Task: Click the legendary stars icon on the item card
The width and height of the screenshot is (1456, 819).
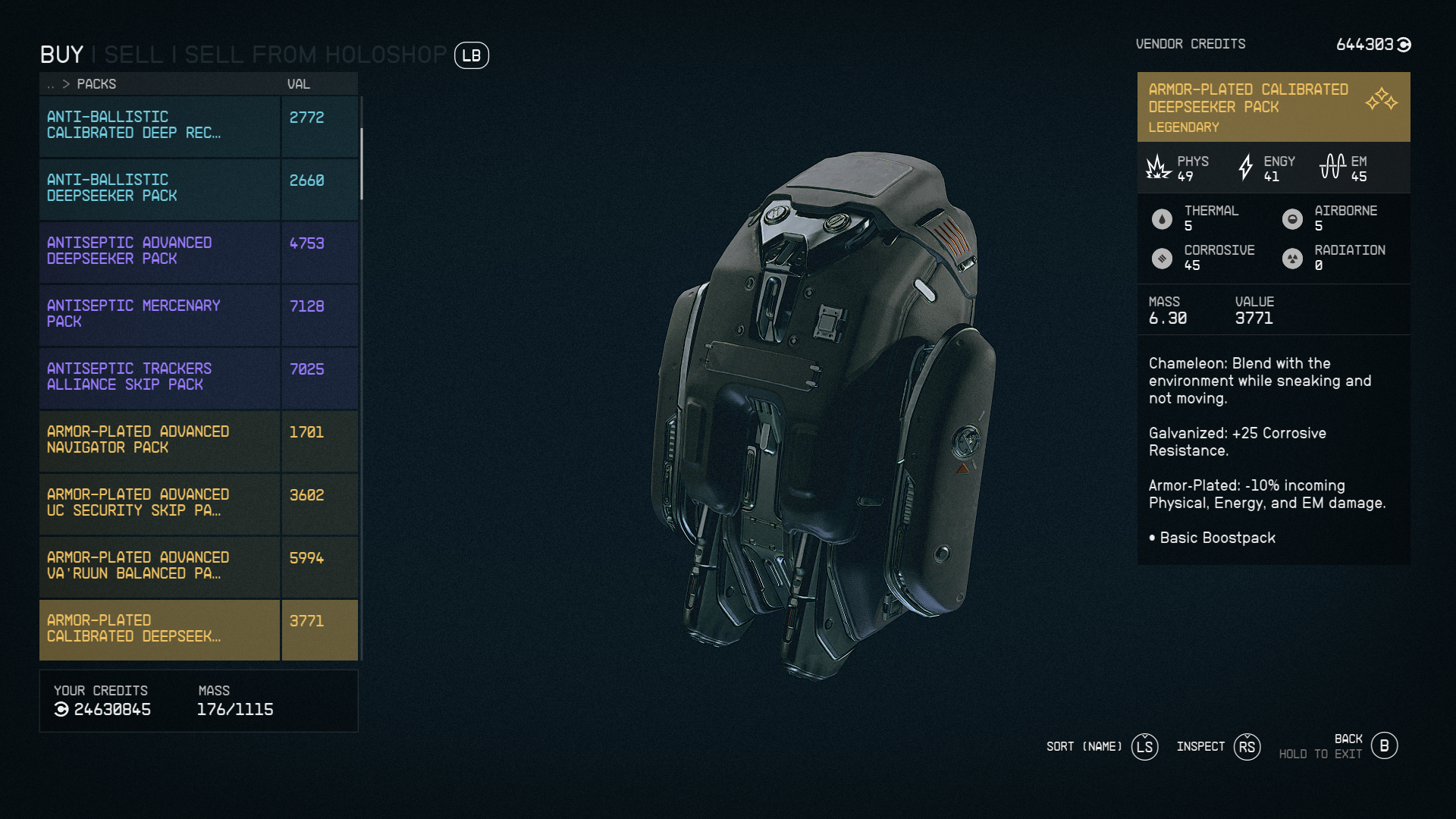Action: coord(1383,99)
